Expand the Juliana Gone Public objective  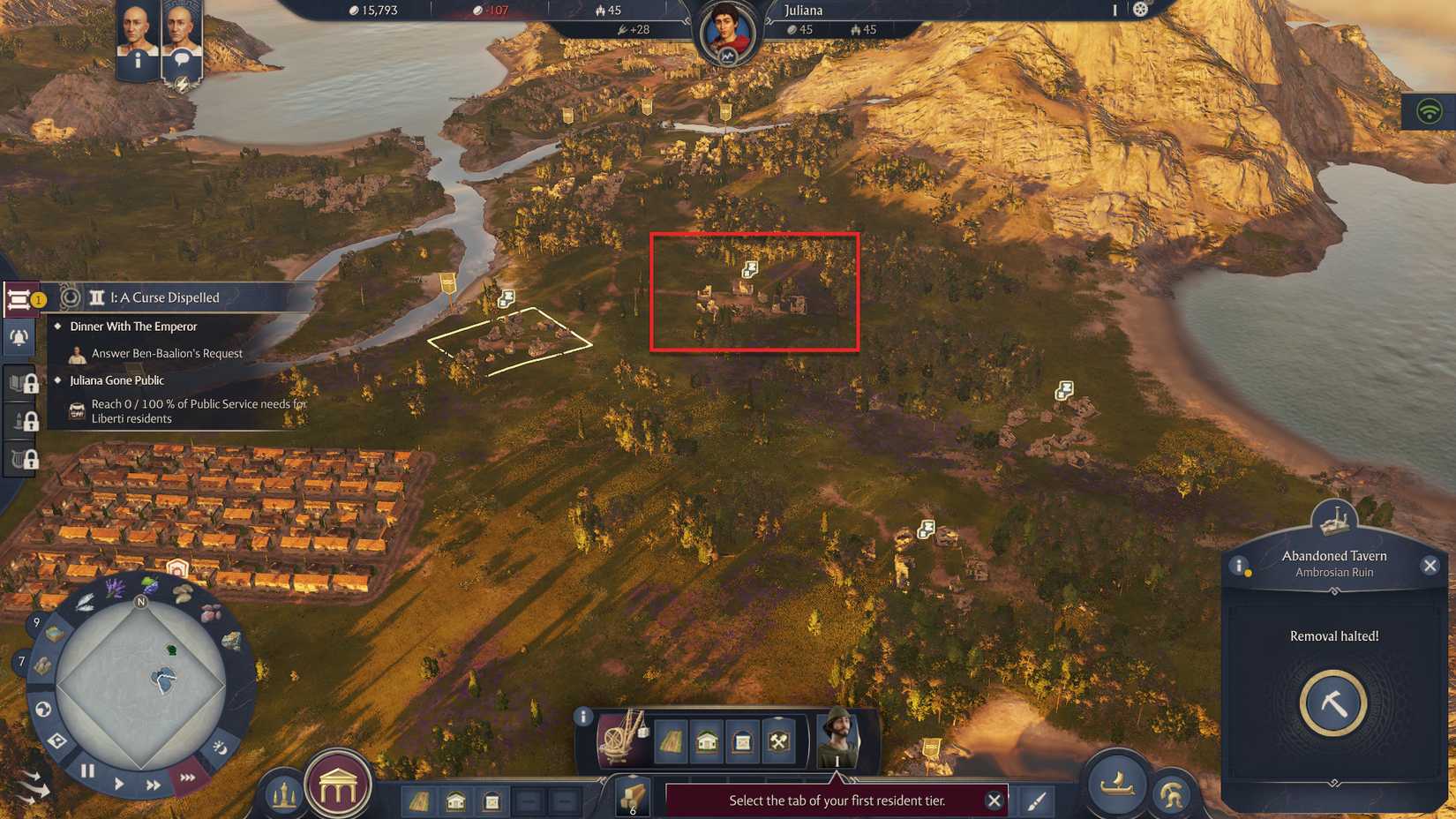tap(118, 379)
